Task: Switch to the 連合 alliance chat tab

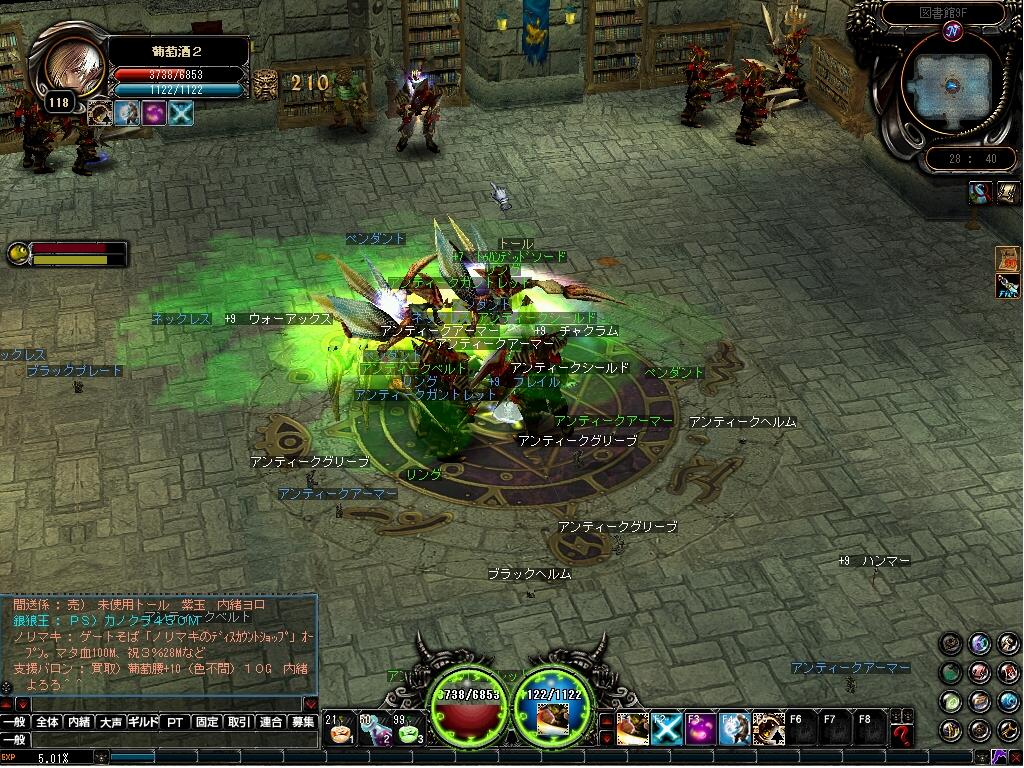Action: click(271, 722)
